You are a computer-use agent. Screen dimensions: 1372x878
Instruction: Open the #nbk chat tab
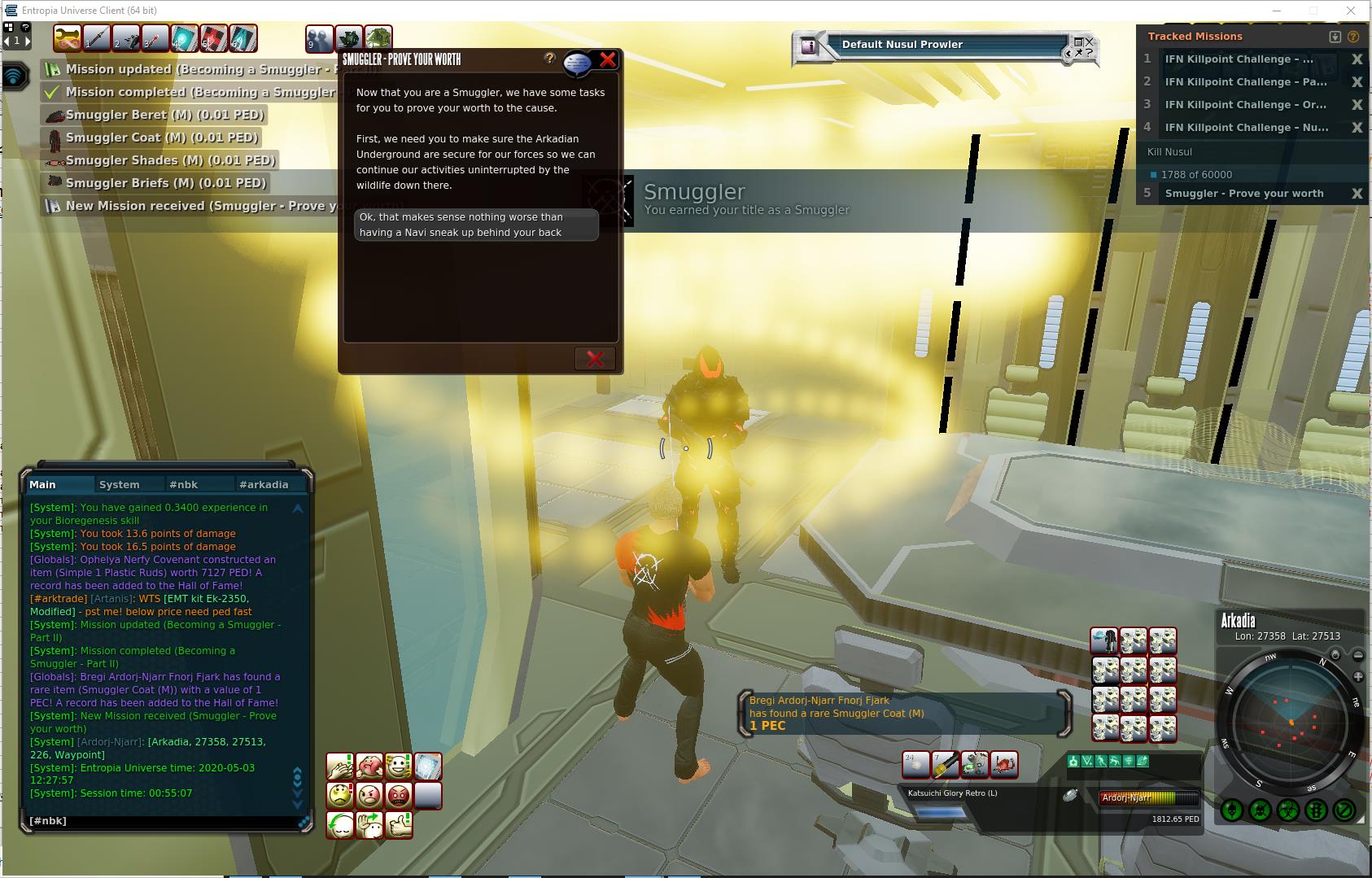click(184, 484)
